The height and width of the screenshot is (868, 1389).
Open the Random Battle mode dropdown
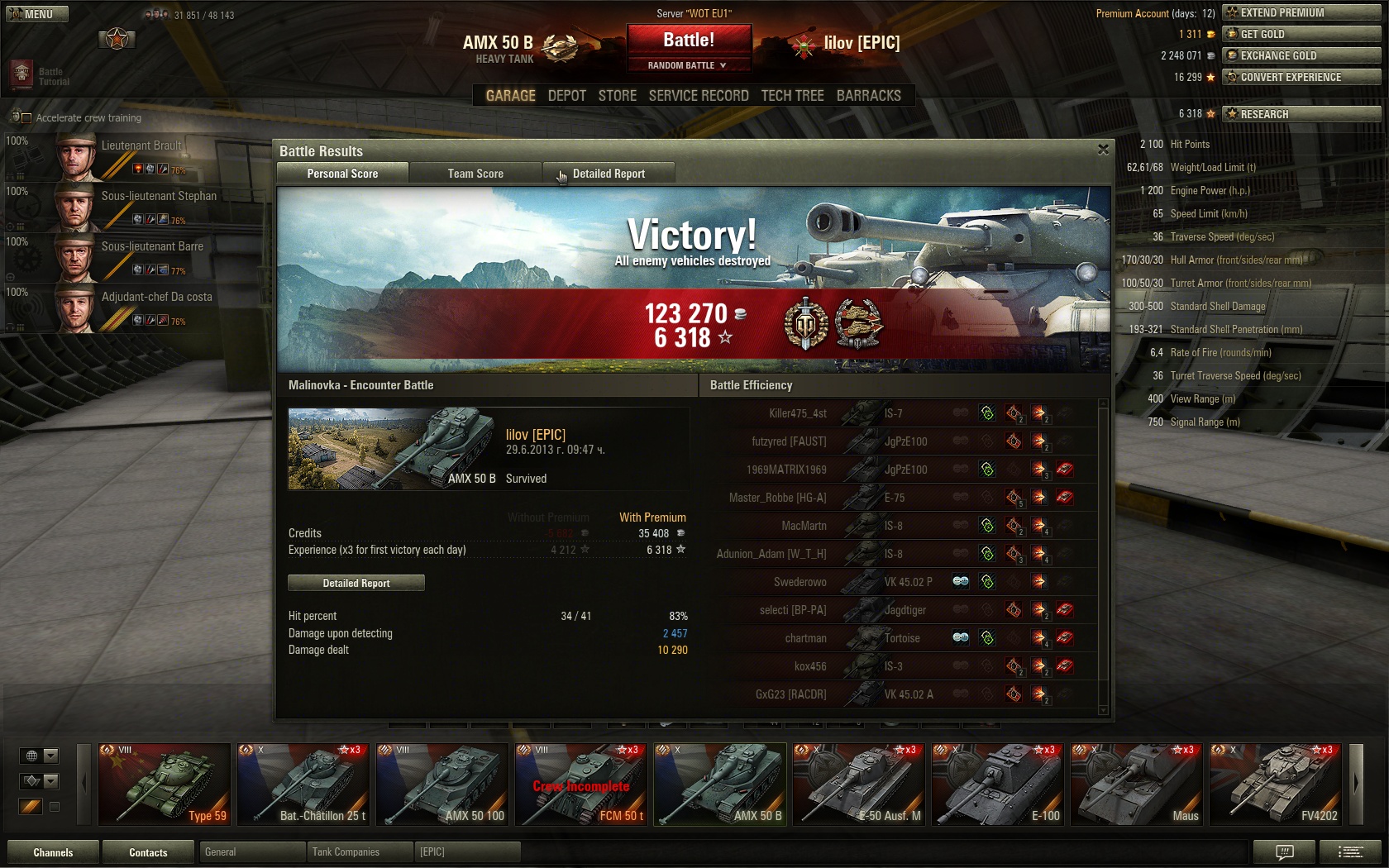coord(688,65)
